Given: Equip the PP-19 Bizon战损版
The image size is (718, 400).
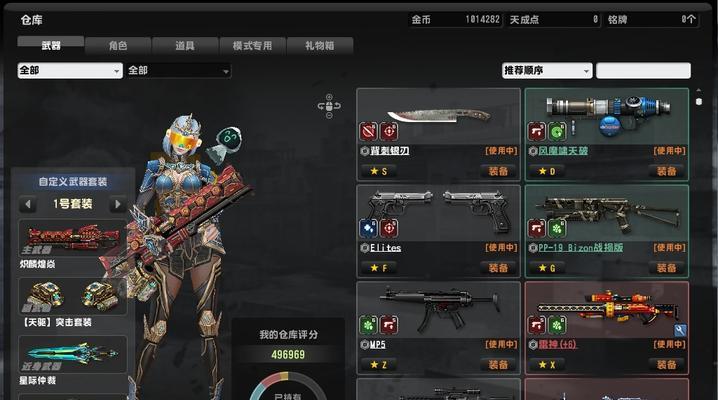Looking at the screenshot, I should 666,268.
